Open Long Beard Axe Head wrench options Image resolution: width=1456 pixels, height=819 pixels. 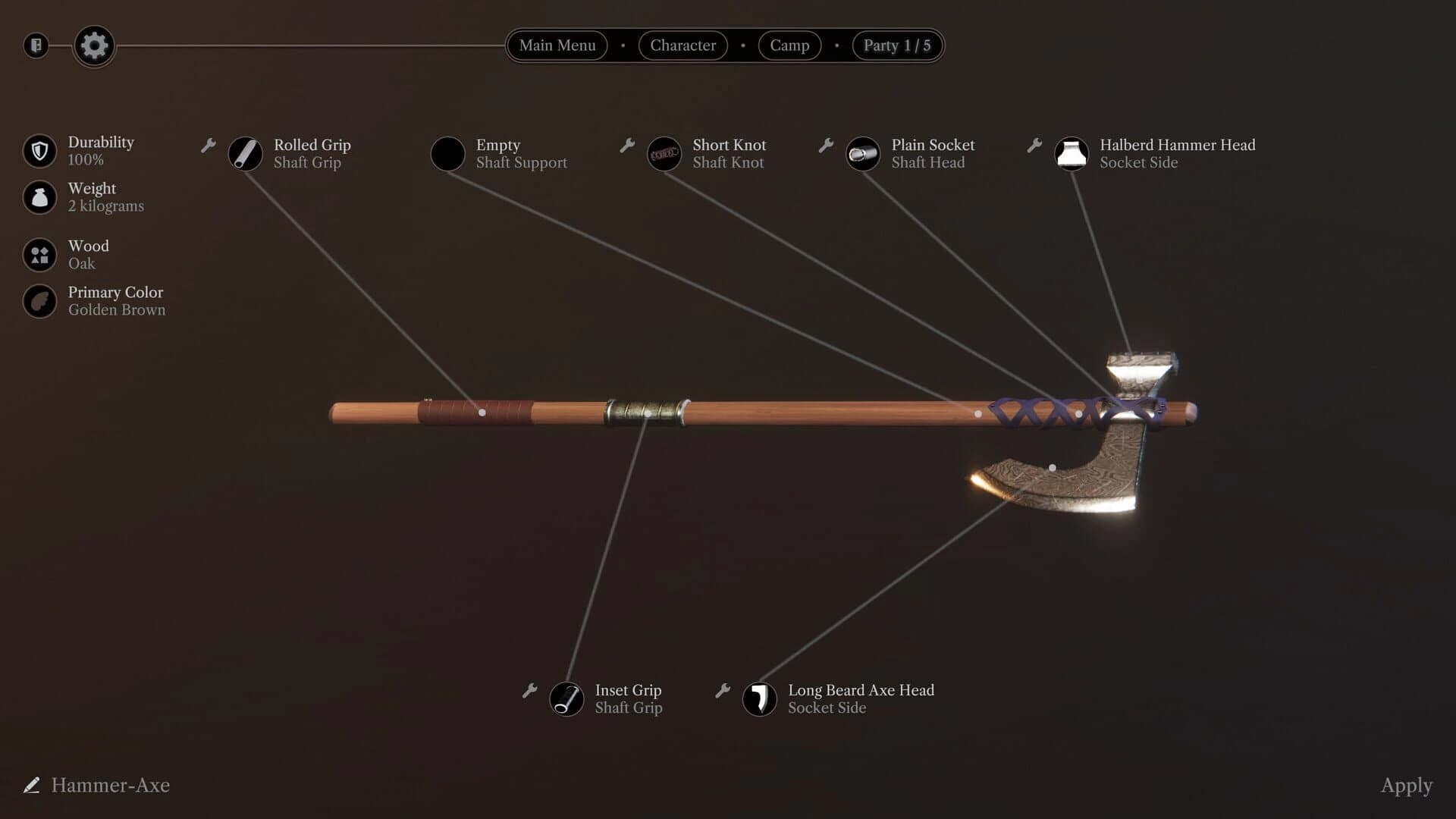click(x=722, y=691)
